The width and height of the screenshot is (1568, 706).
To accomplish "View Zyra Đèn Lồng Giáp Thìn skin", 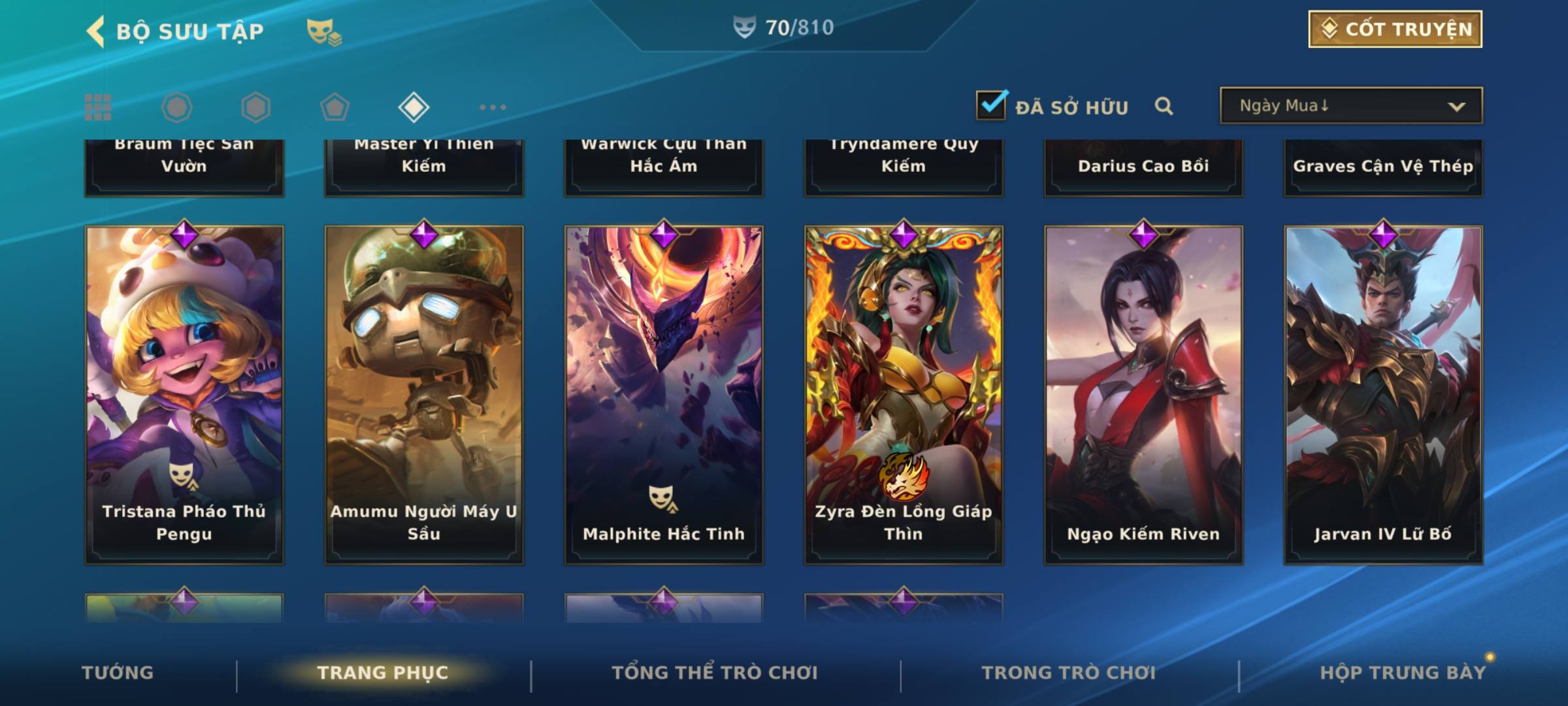I will (904, 395).
